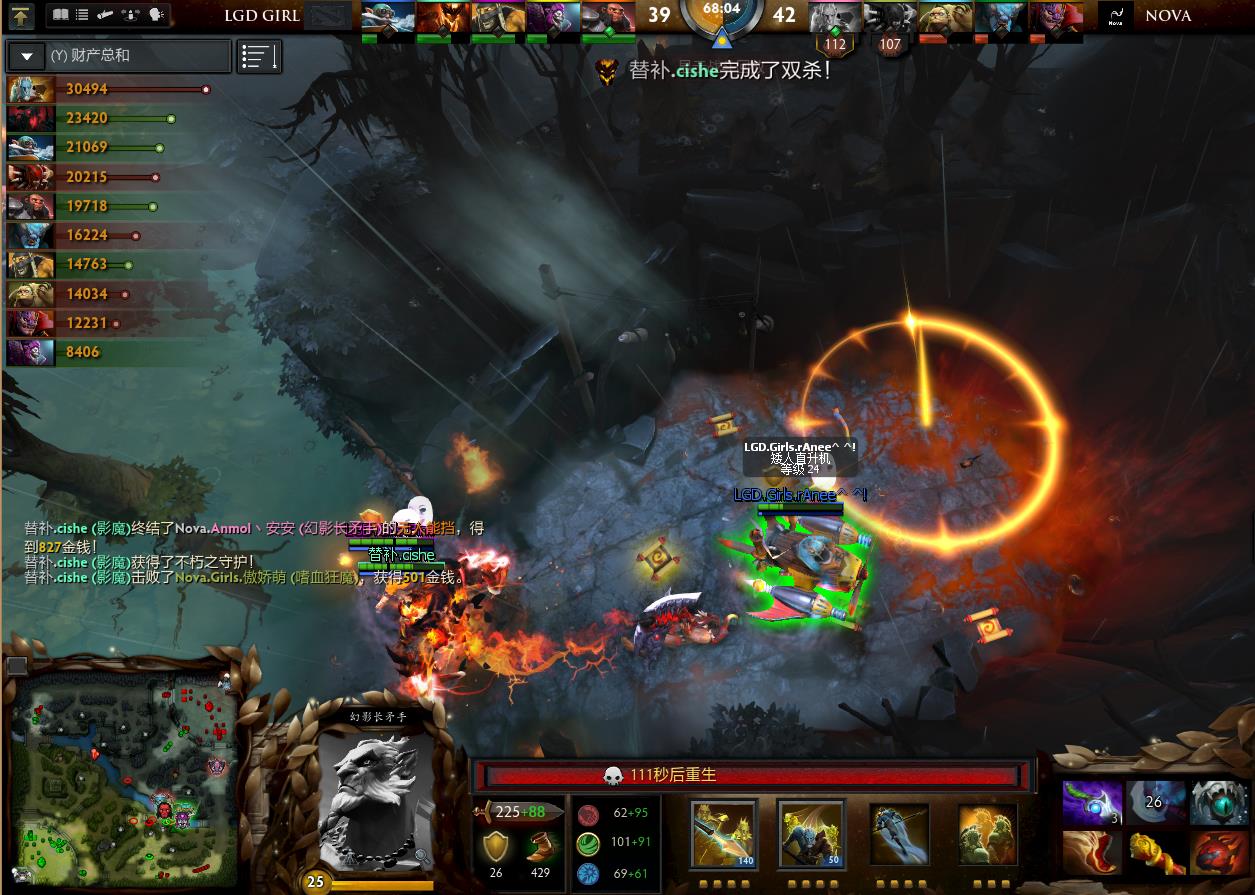Select Doppelganger ability icon costing 50
1255x895 pixels.
coord(811,834)
